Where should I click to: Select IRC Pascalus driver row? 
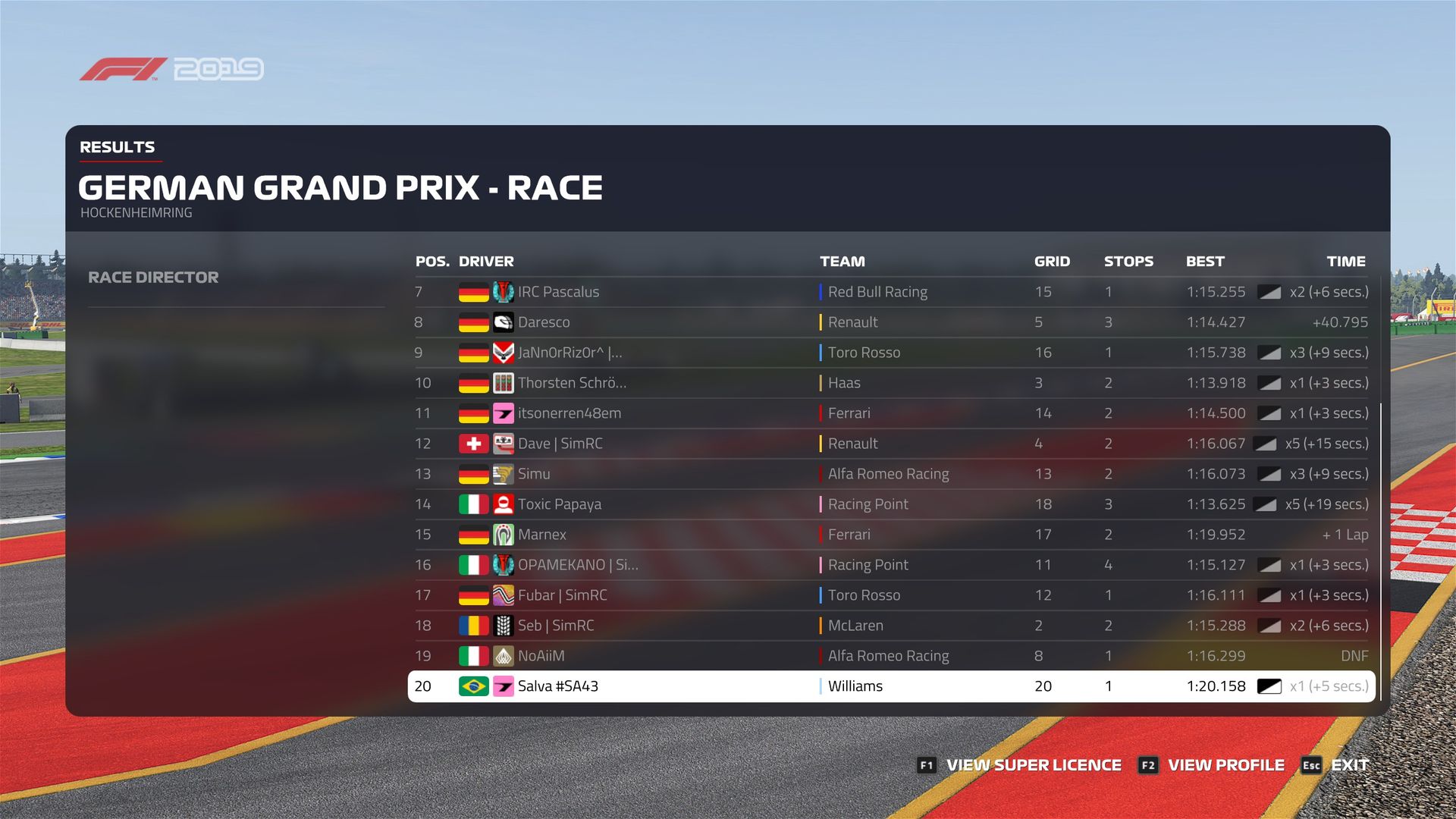(x=891, y=292)
